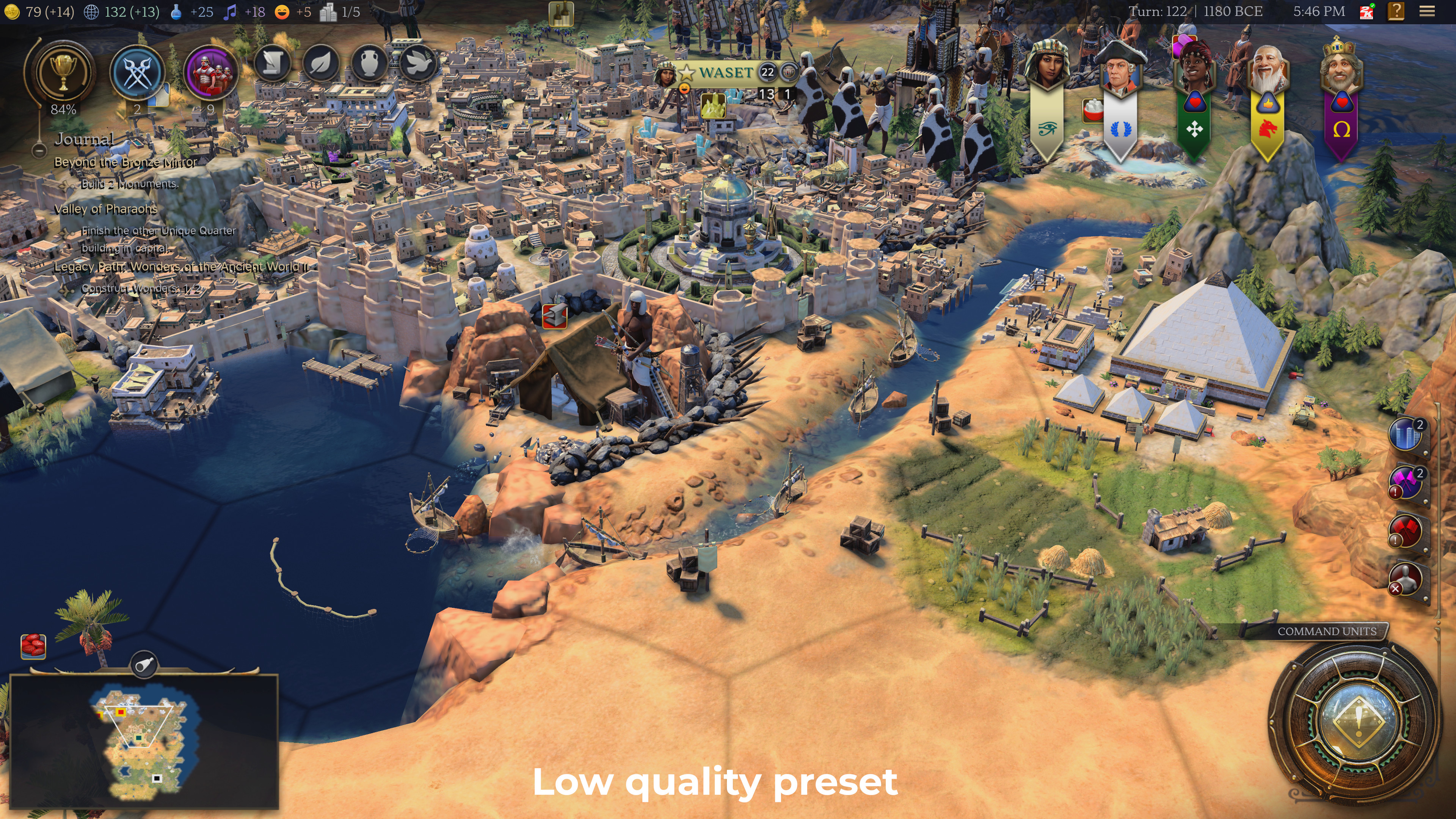Screen dimensions: 1456x819
Task: Open the culture music-note indicator
Action: [229, 11]
